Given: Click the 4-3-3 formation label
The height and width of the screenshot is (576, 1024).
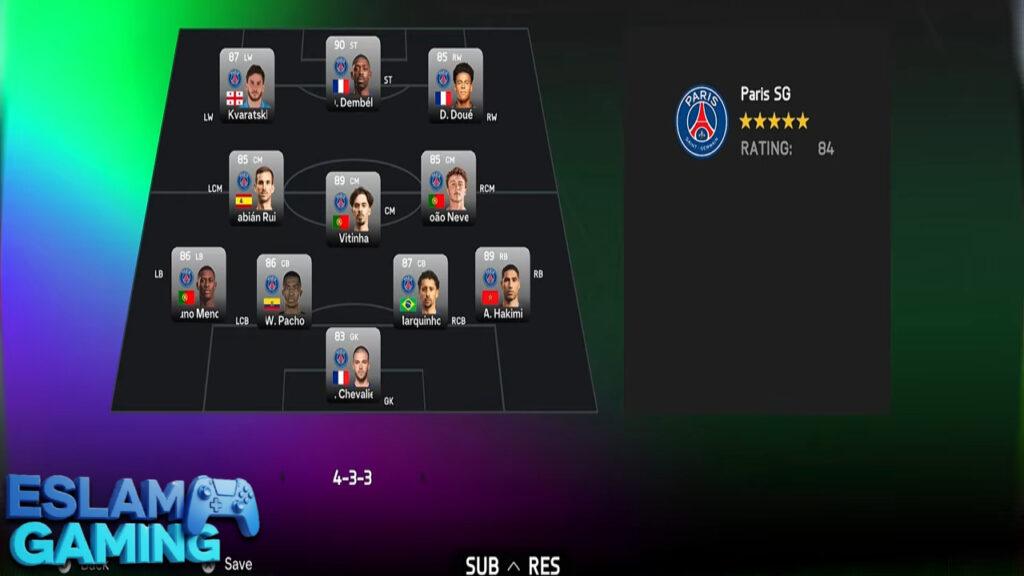Looking at the screenshot, I should (x=352, y=478).
